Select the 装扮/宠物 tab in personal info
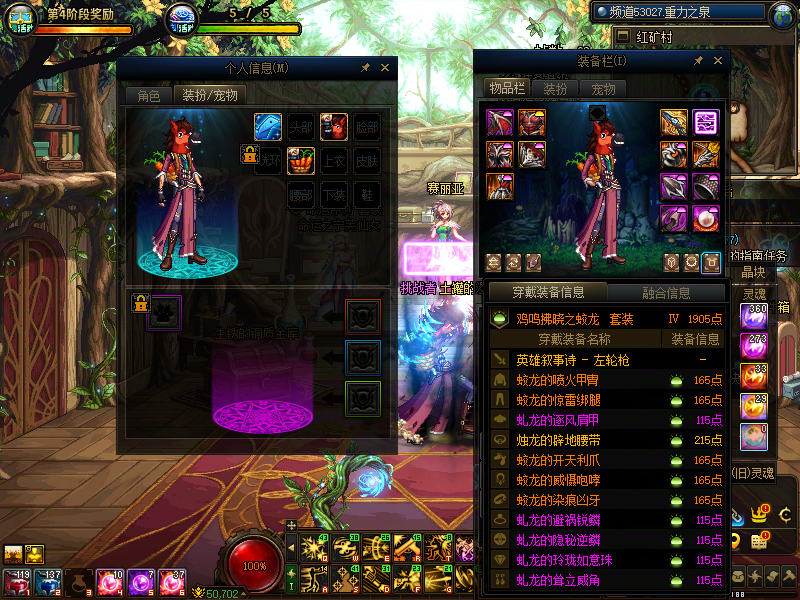This screenshot has width=800, height=600. click(x=209, y=96)
